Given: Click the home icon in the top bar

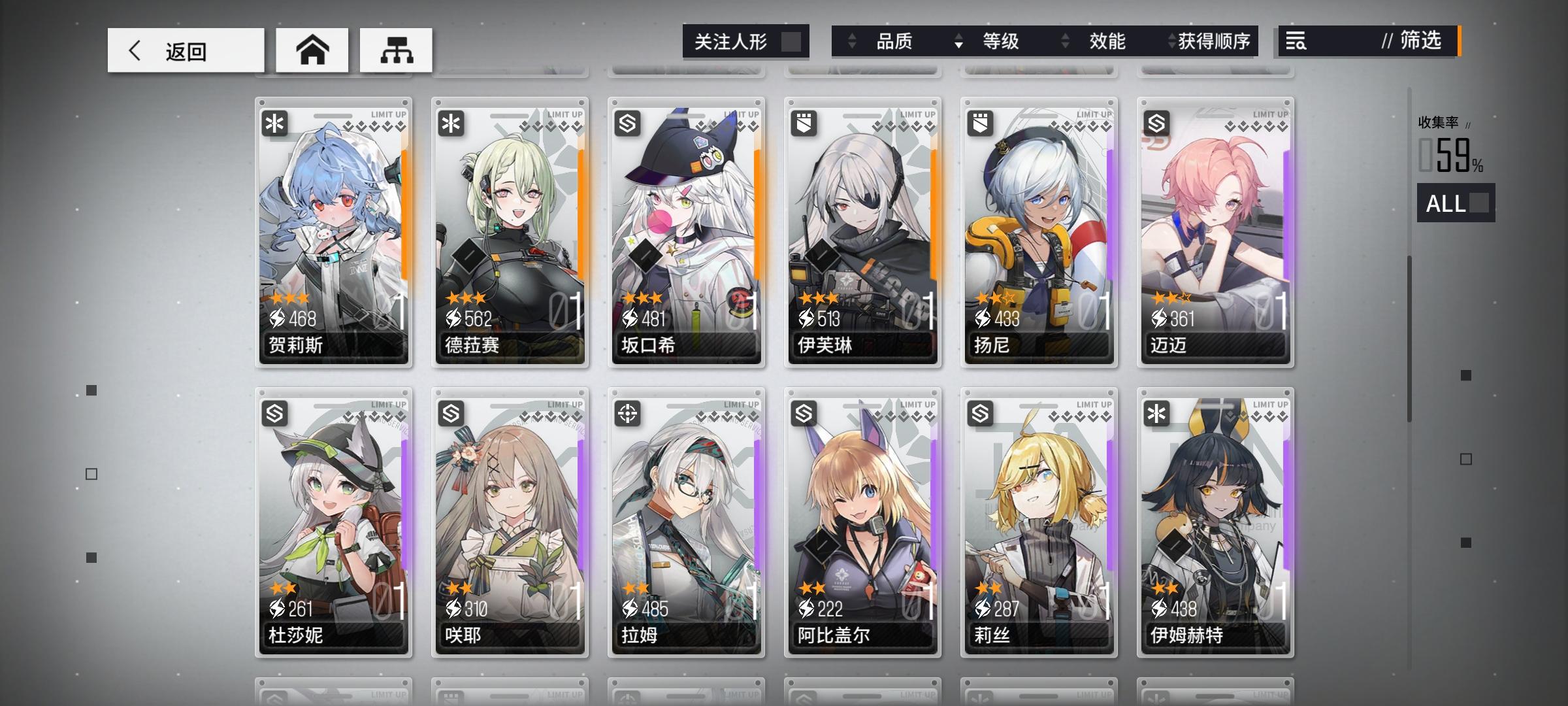Looking at the screenshot, I should (312, 49).
